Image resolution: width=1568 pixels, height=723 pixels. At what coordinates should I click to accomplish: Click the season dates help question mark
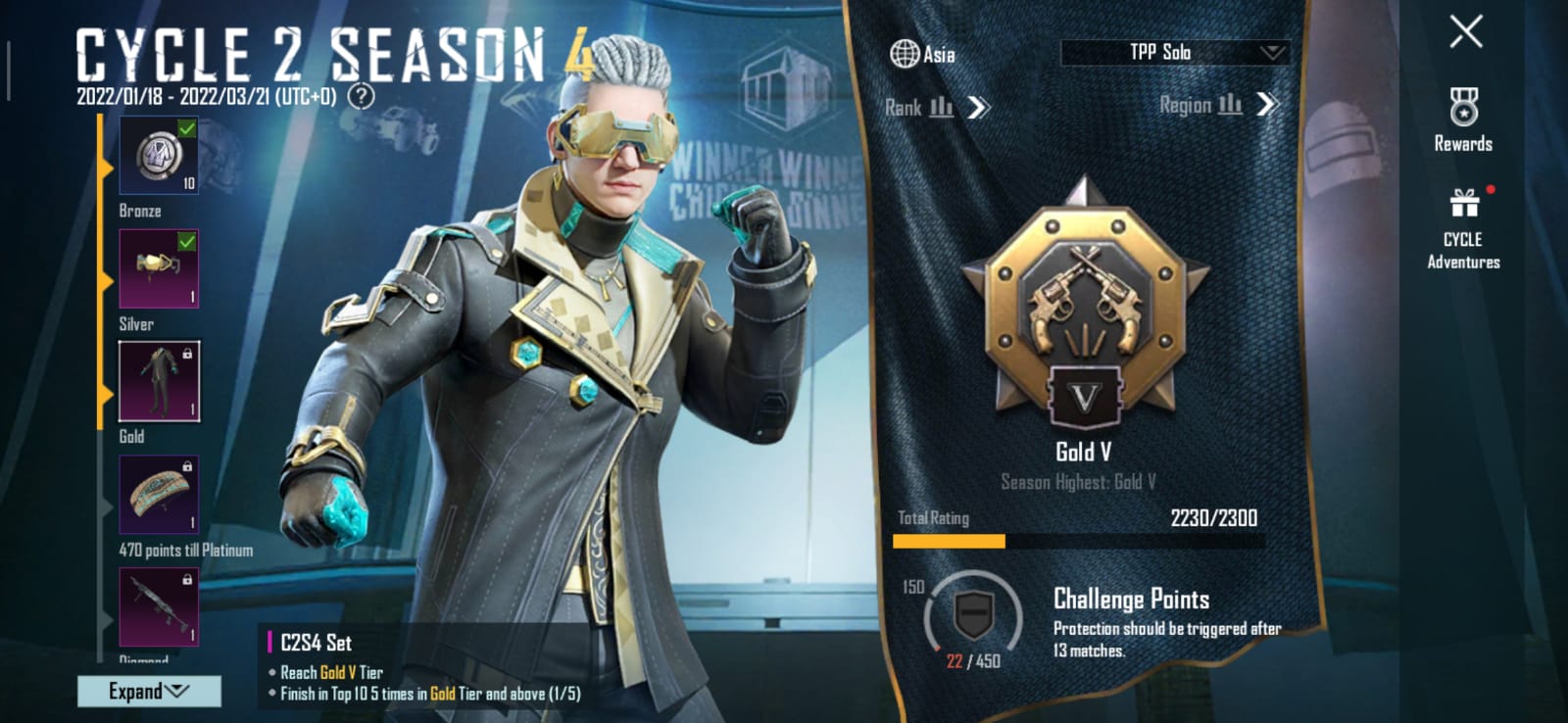[362, 96]
